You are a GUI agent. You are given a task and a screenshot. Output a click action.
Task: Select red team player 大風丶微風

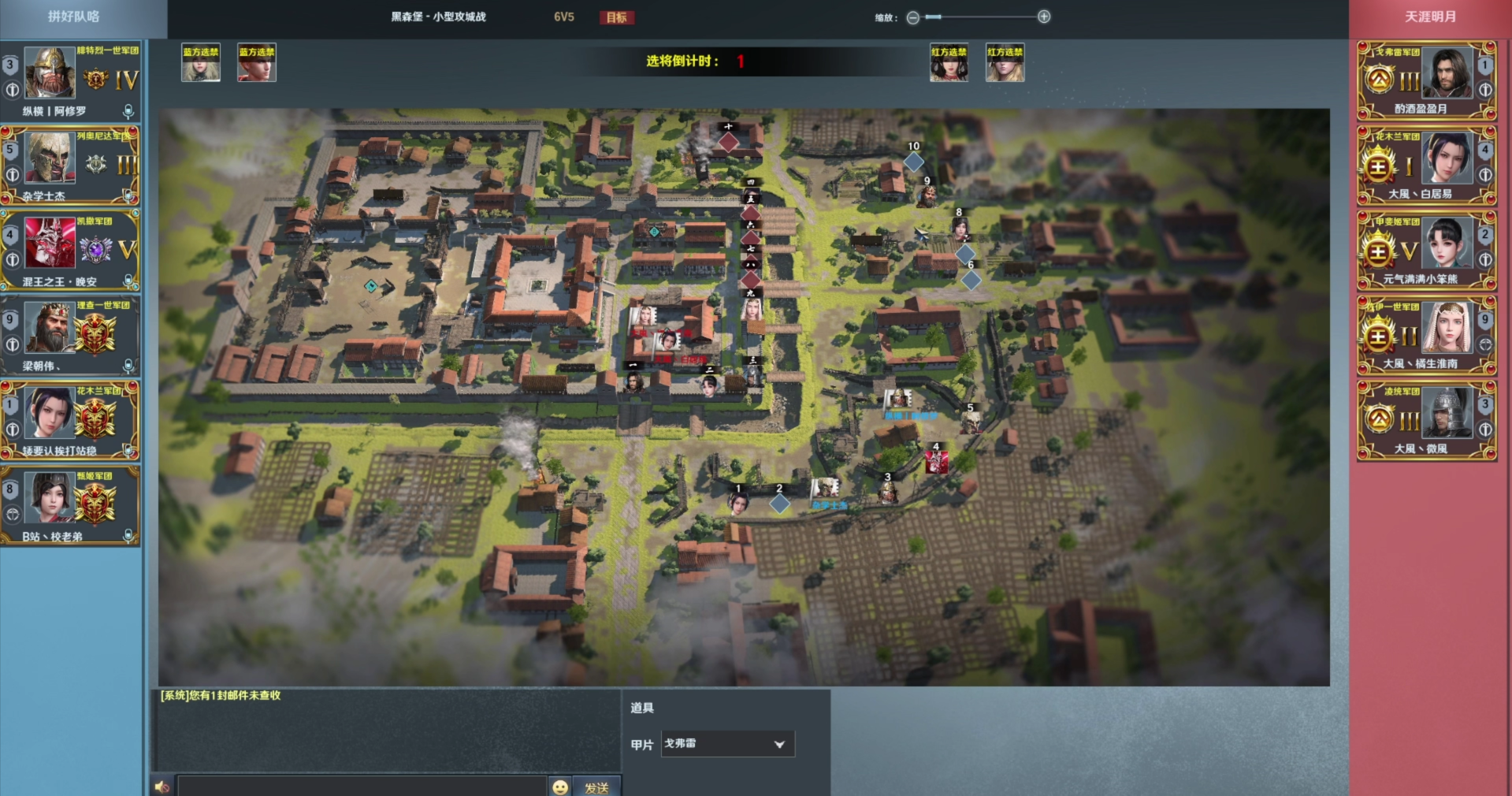pos(1426,420)
